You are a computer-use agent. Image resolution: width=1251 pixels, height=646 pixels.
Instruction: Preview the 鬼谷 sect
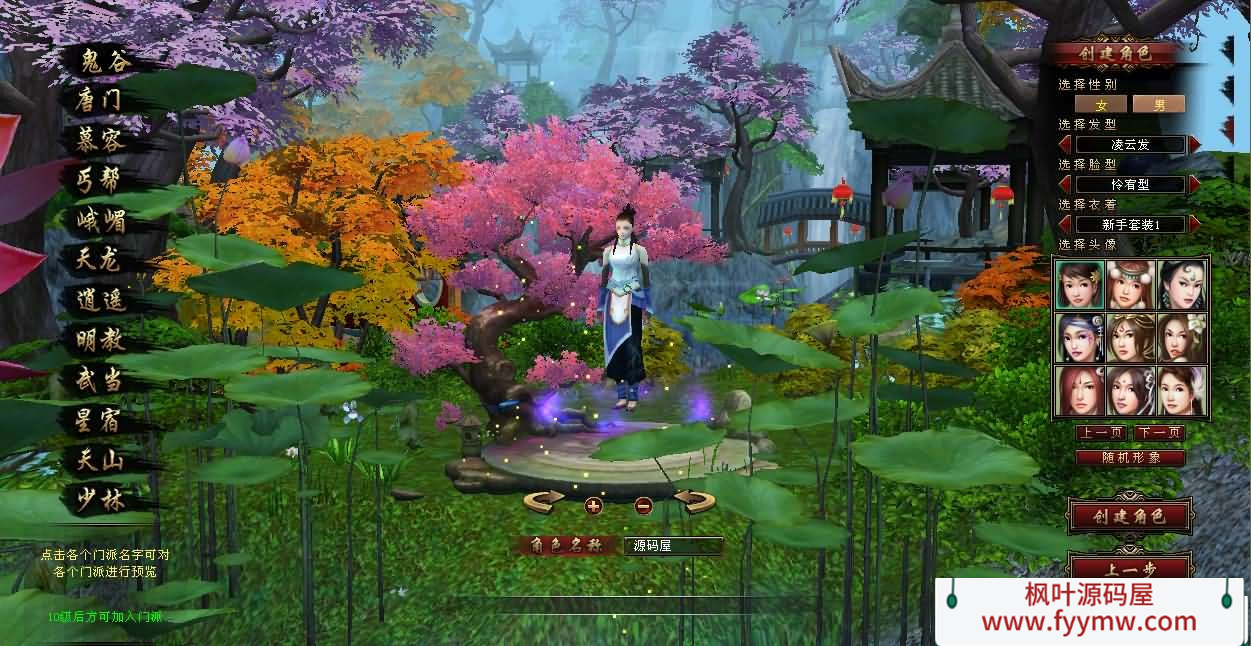point(105,61)
